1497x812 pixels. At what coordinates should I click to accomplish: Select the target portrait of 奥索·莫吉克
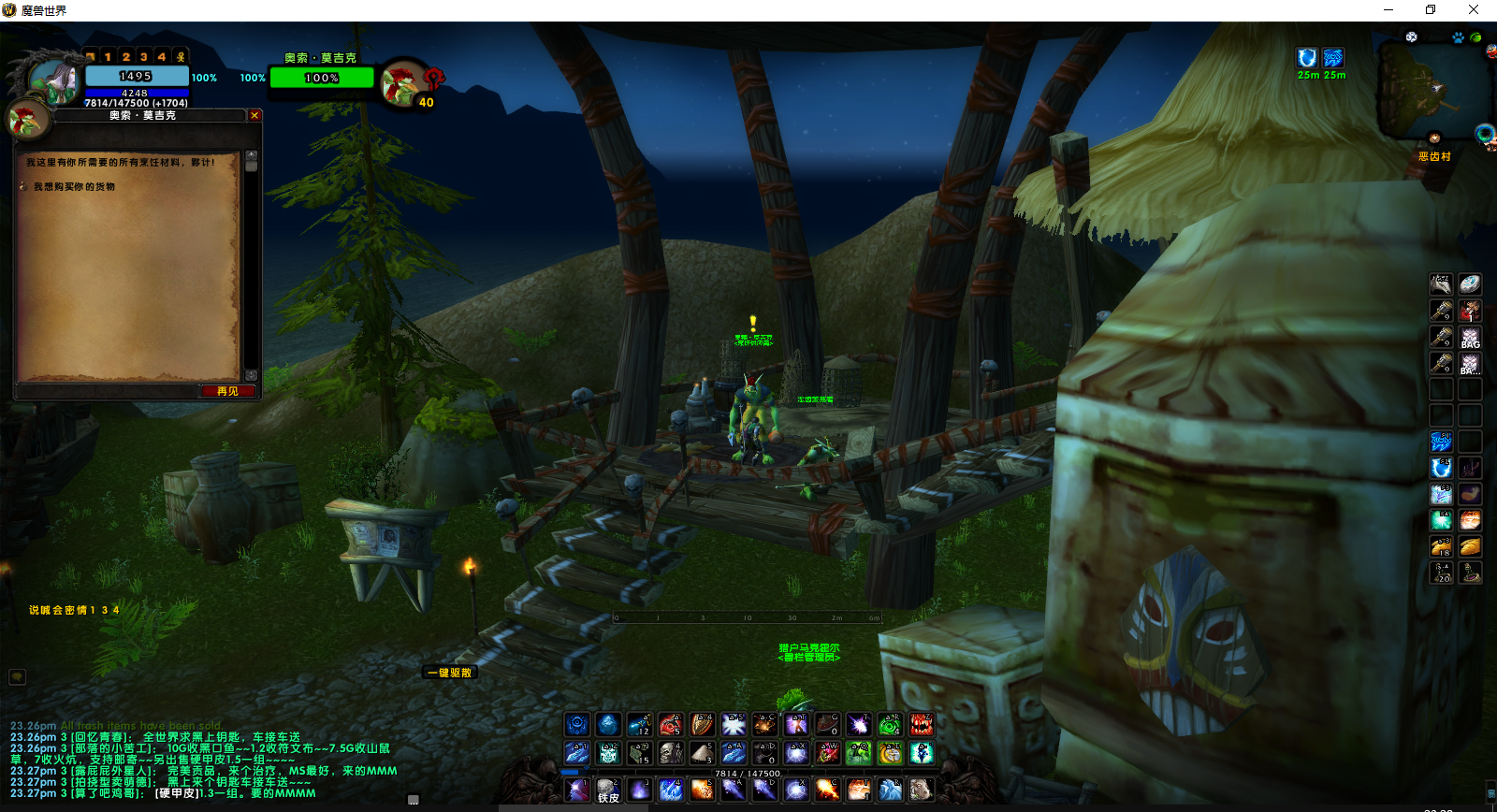(402, 82)
